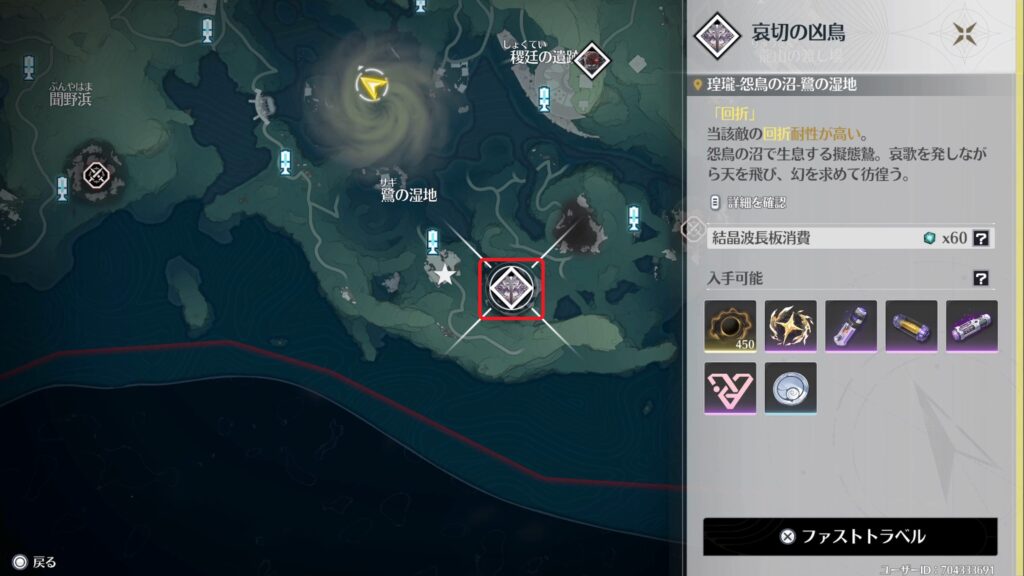
Task: Inspect the golden star burst reward
Action: point(791,326)
